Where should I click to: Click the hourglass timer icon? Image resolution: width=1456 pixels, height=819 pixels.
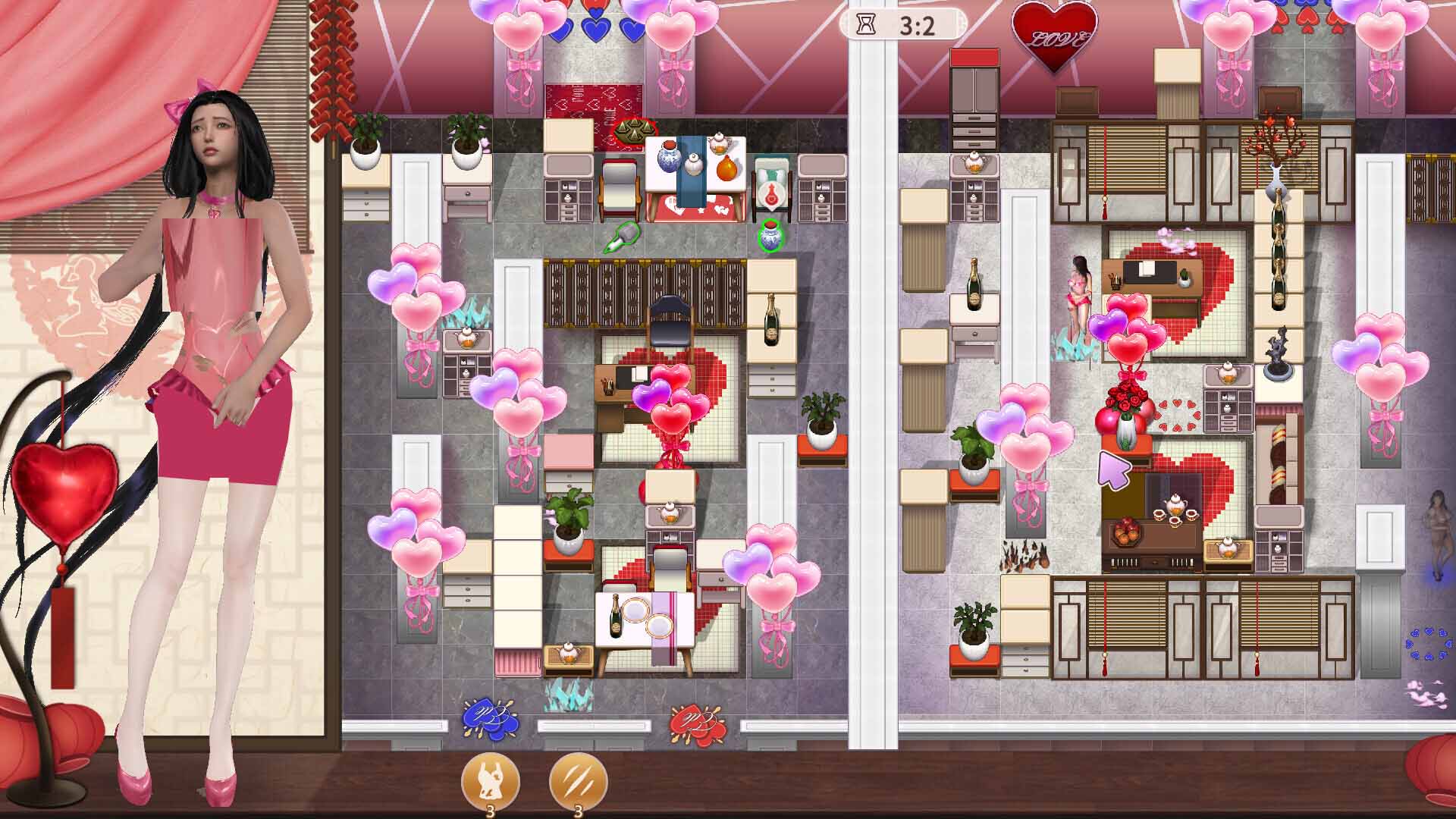click(862, 25)
